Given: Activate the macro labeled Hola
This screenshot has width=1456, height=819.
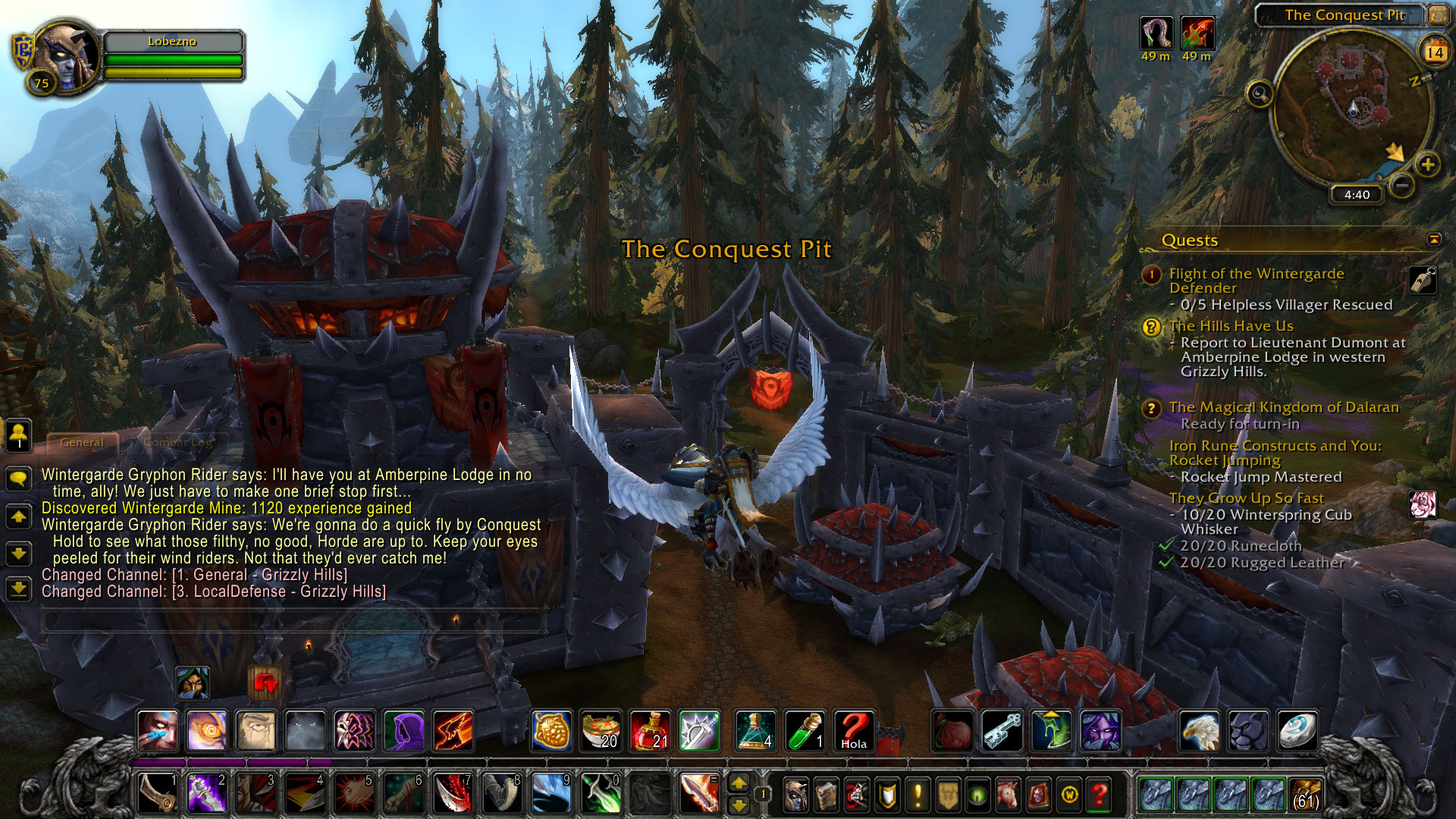Looking at the screenshot, I should point(853,730).
